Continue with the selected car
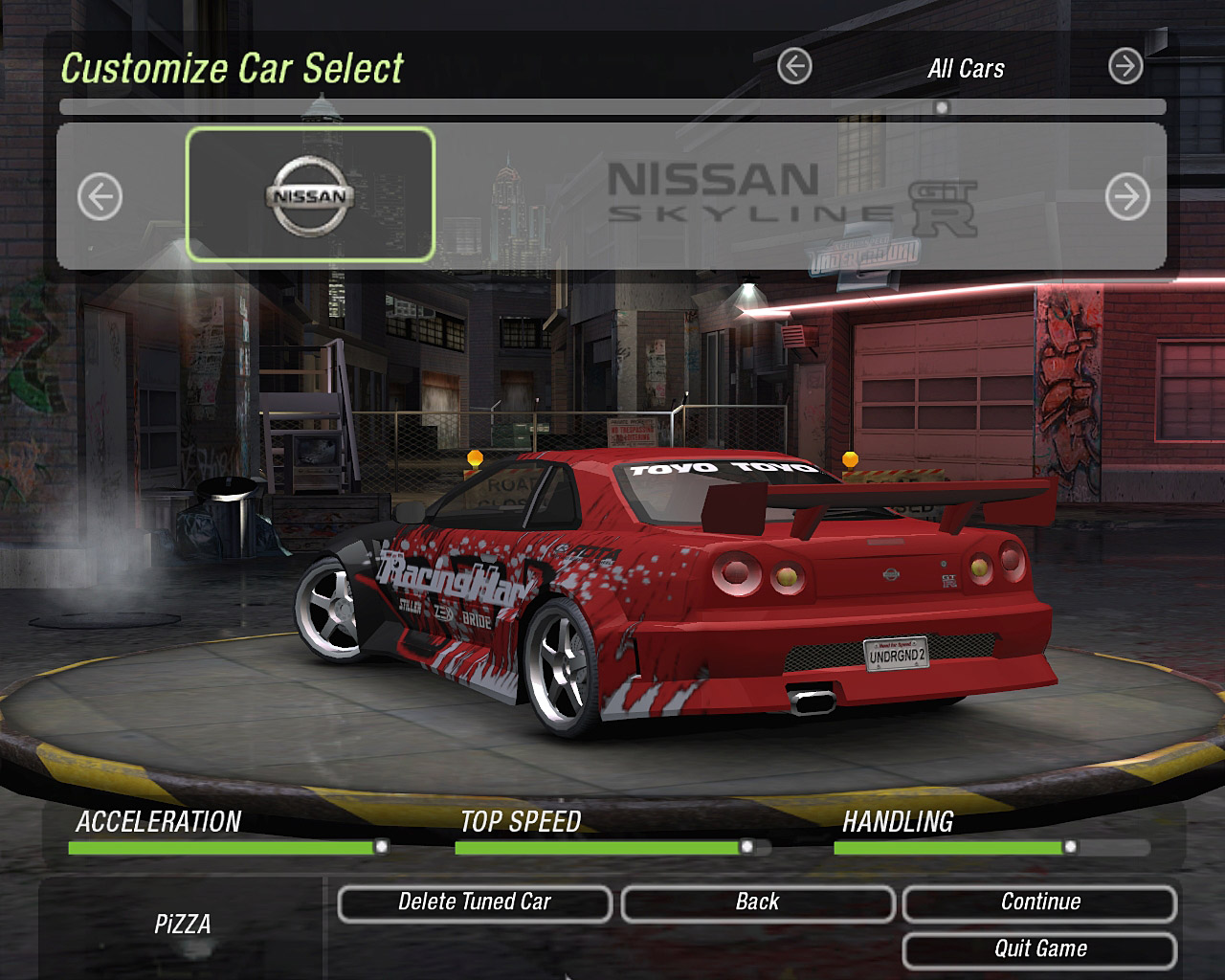 pos(1039,902)
